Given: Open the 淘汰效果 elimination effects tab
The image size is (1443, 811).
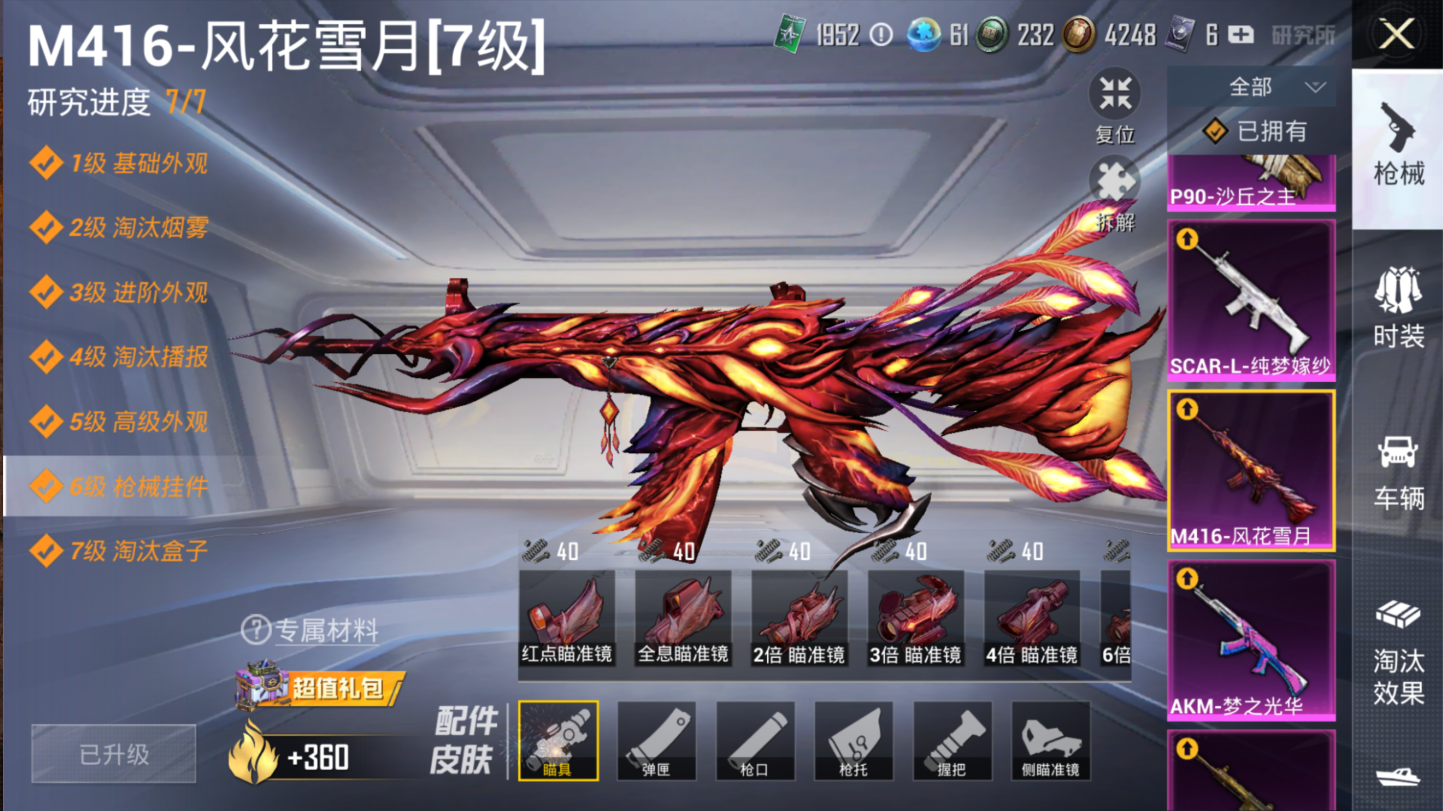Looking at the screenshot, I should point(1398,650).
